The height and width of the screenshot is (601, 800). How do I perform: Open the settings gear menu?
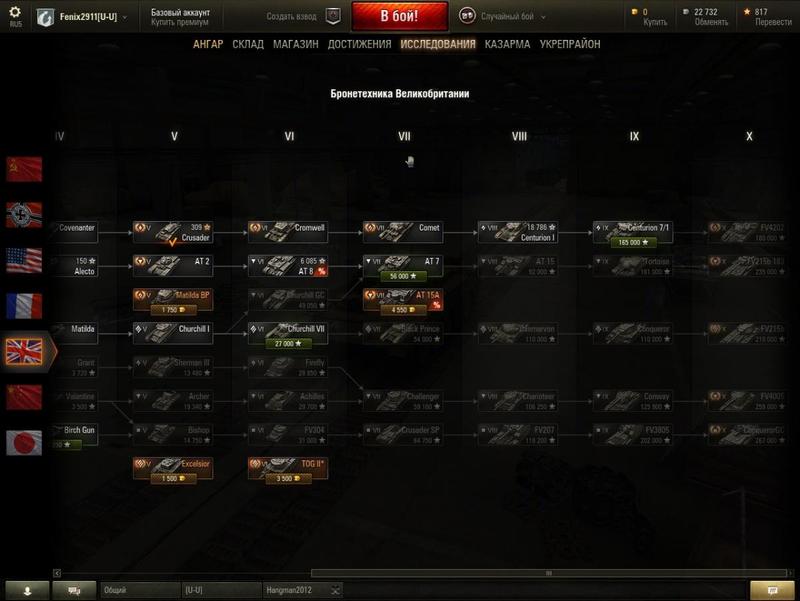pyautogui.click(x=14, y=12)
